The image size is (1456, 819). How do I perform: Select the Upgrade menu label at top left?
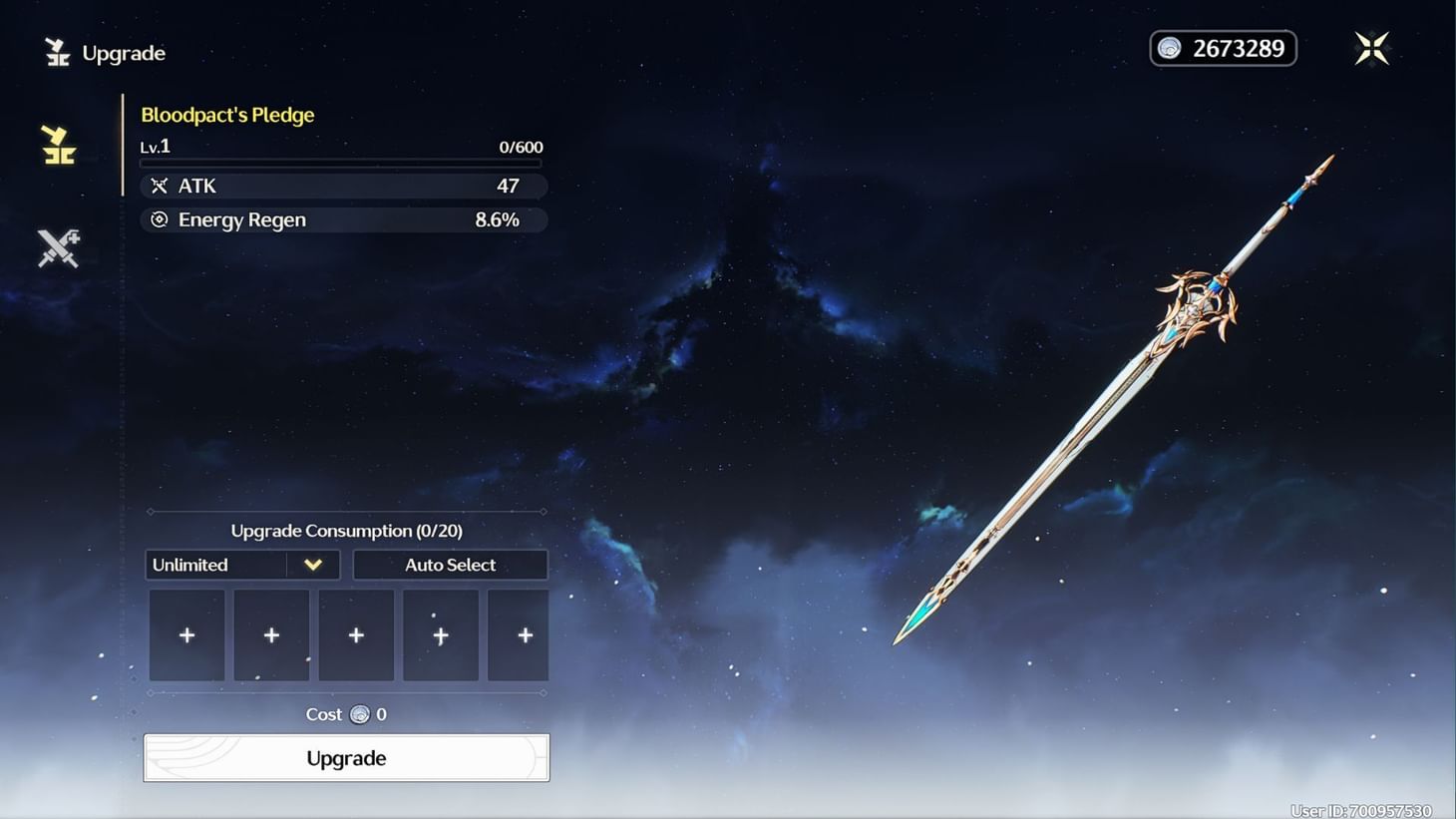122,53
